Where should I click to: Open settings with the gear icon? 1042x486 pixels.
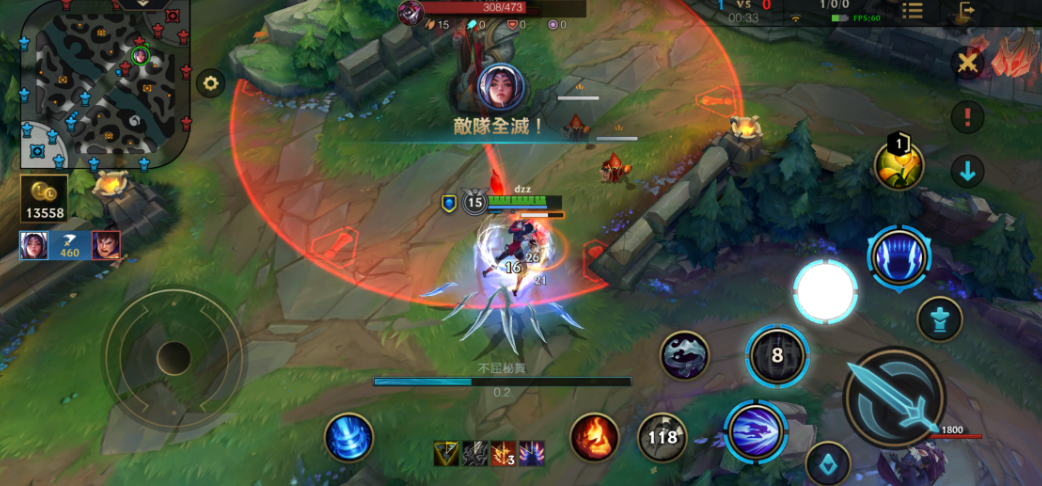tap(210, 83)
